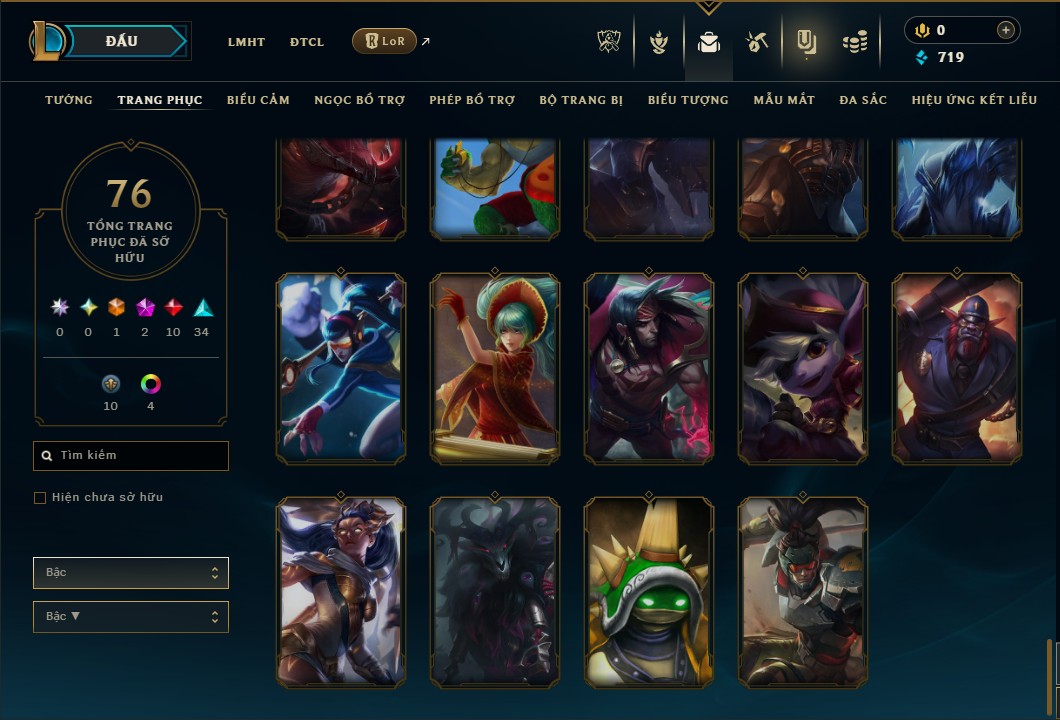Image resolution: width=1060 pixels, height=720 pixels.
Task: Open the Bậc ▼ sort-order dropdown
Action: click(131, 617)
